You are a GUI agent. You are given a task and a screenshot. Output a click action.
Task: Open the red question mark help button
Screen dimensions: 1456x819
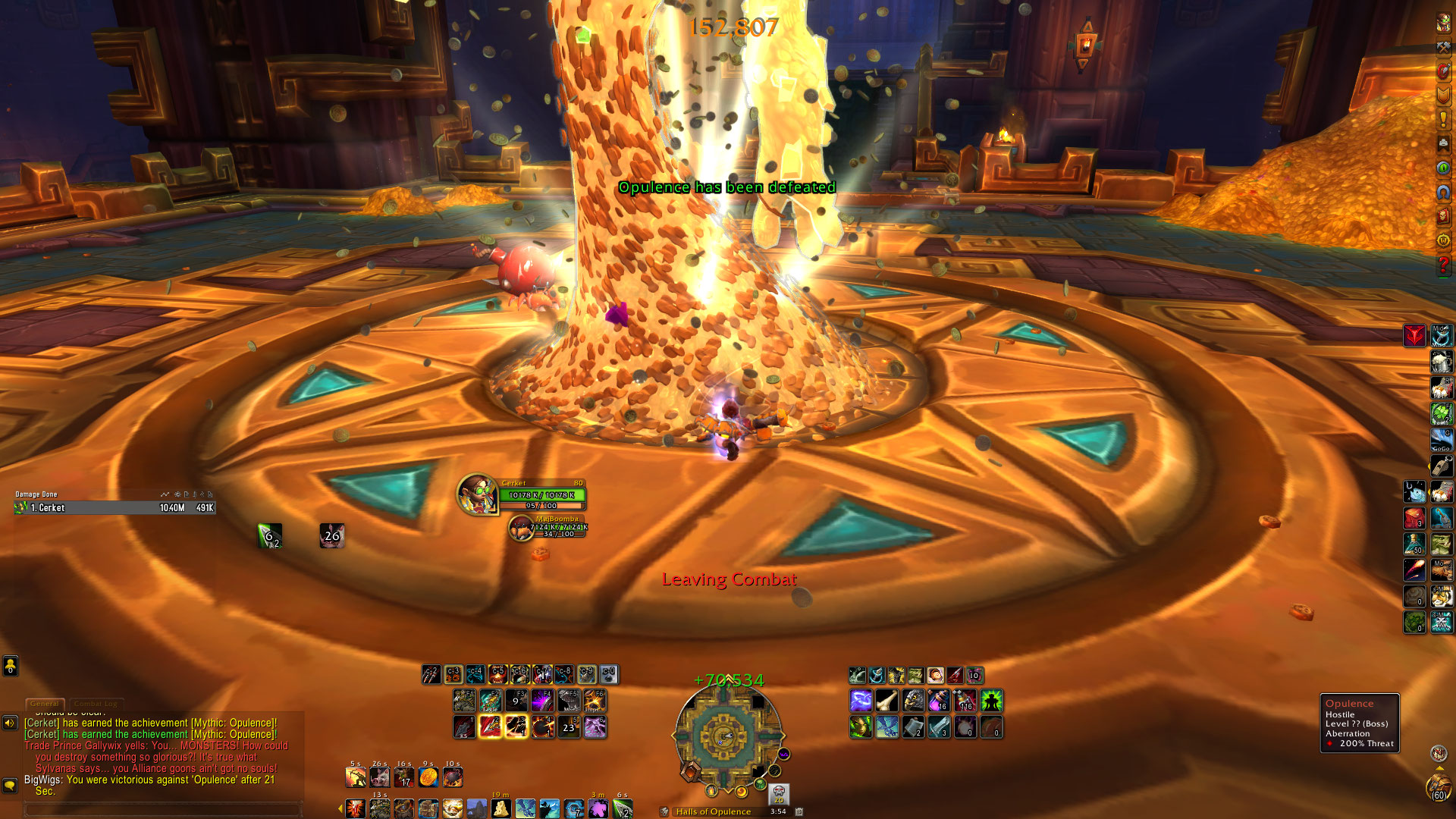click(1443, 265)
